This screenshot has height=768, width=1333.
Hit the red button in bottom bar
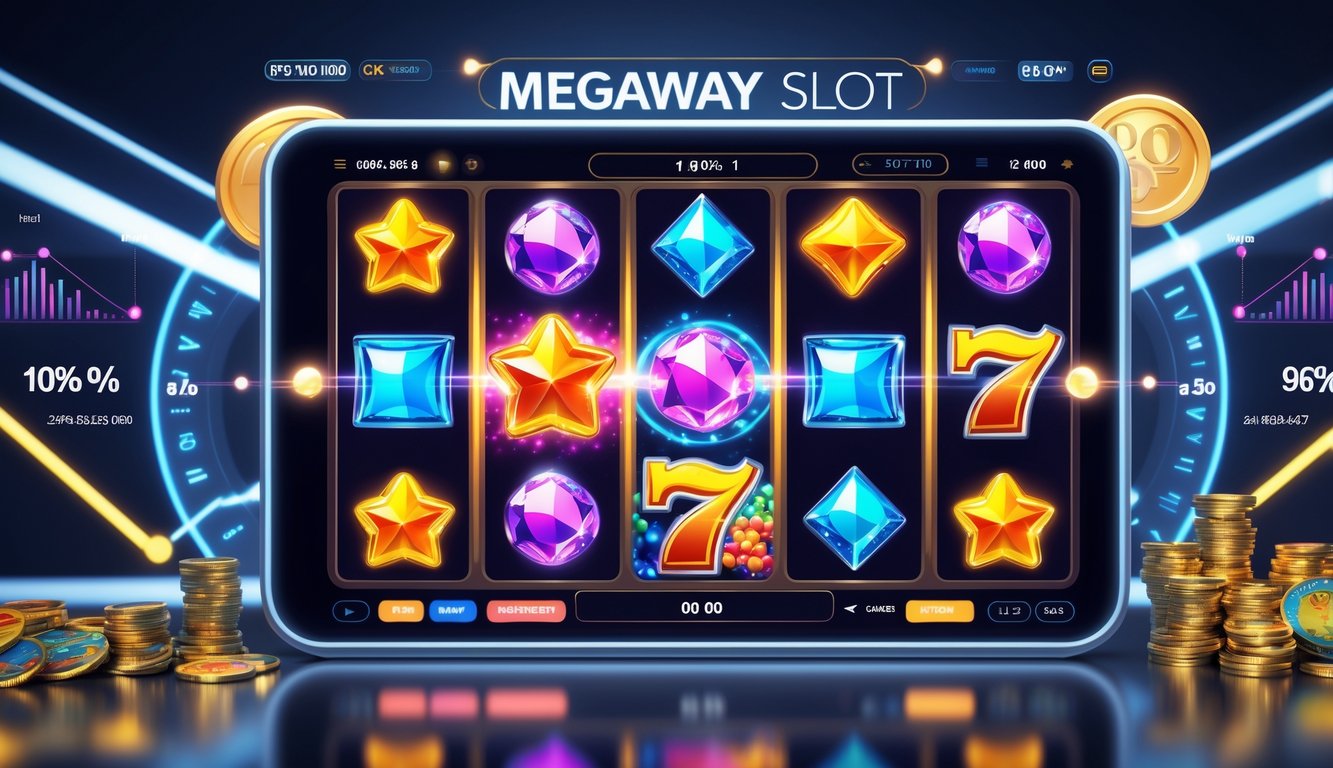pyautogui.click(x=526, y=610)
